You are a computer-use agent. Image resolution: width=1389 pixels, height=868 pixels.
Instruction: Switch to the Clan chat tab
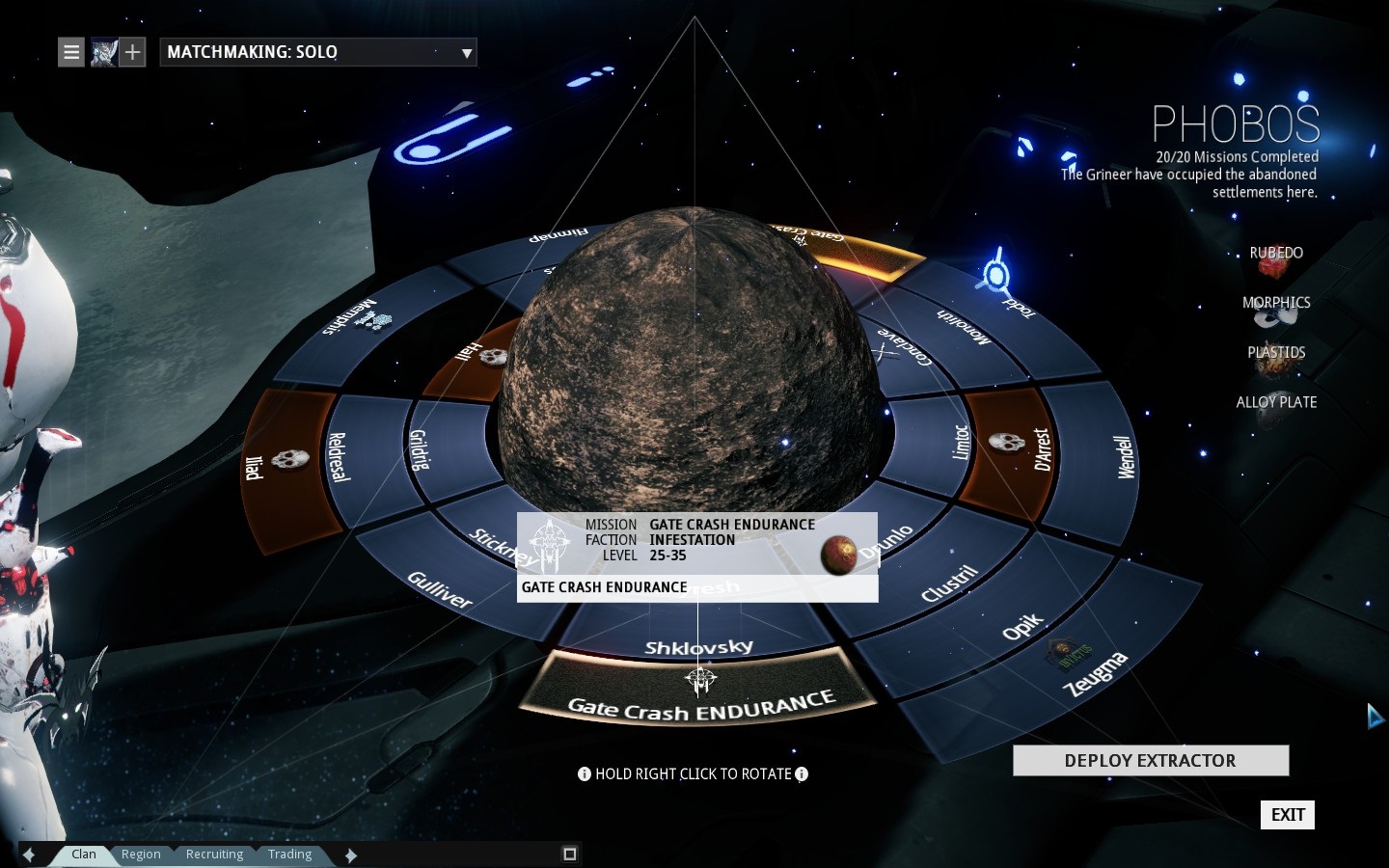coord(84,854)
